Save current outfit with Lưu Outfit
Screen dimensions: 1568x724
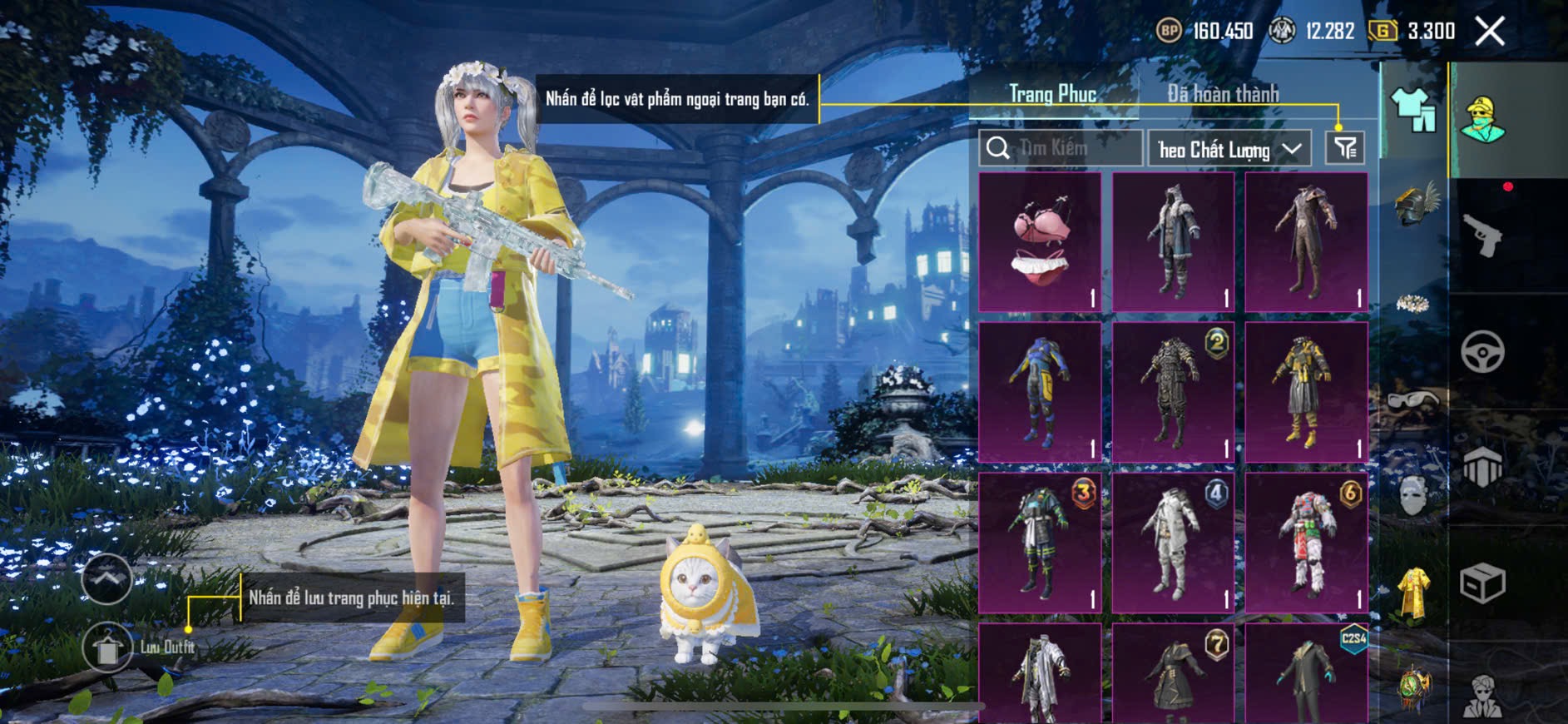pos(108,647)
